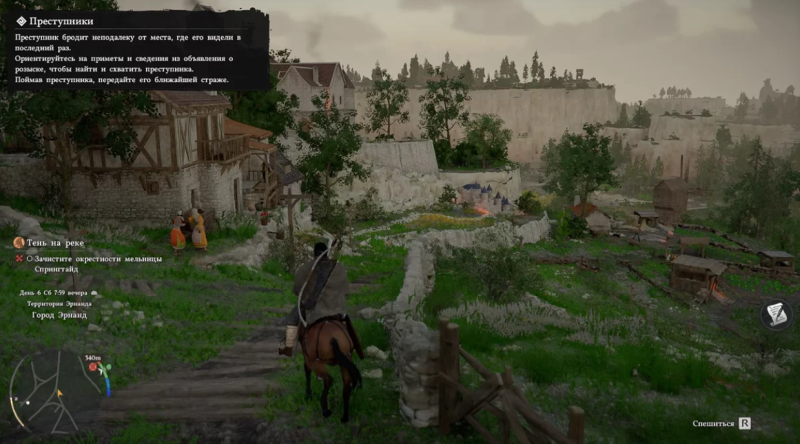
Task: Click the "Преступники" tutorial hint panel
Action: pyautogui.click(x=138, y=51)
